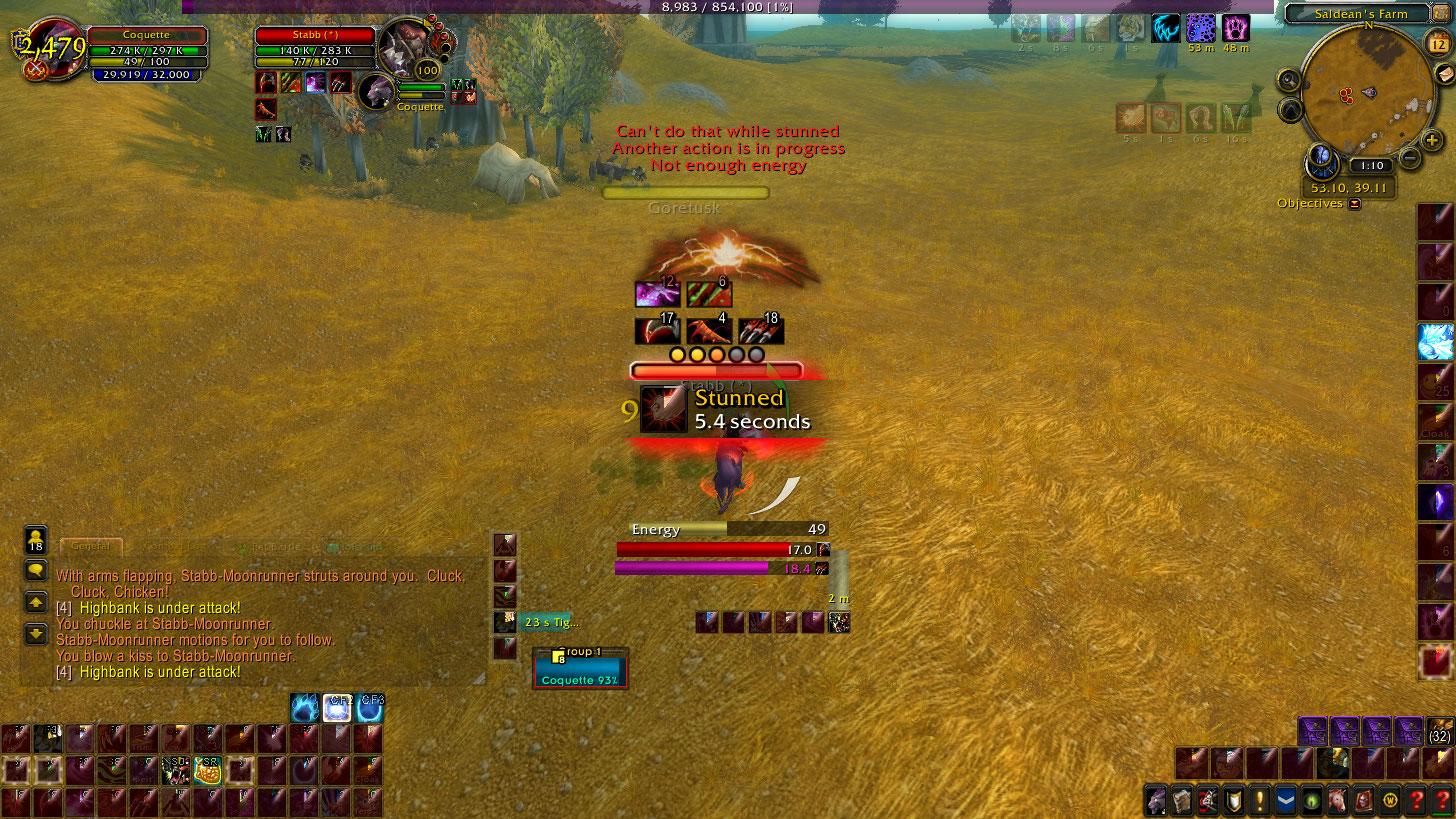
Task: Collapse the Objectives tracker
Action: [x=1354, y=204]
